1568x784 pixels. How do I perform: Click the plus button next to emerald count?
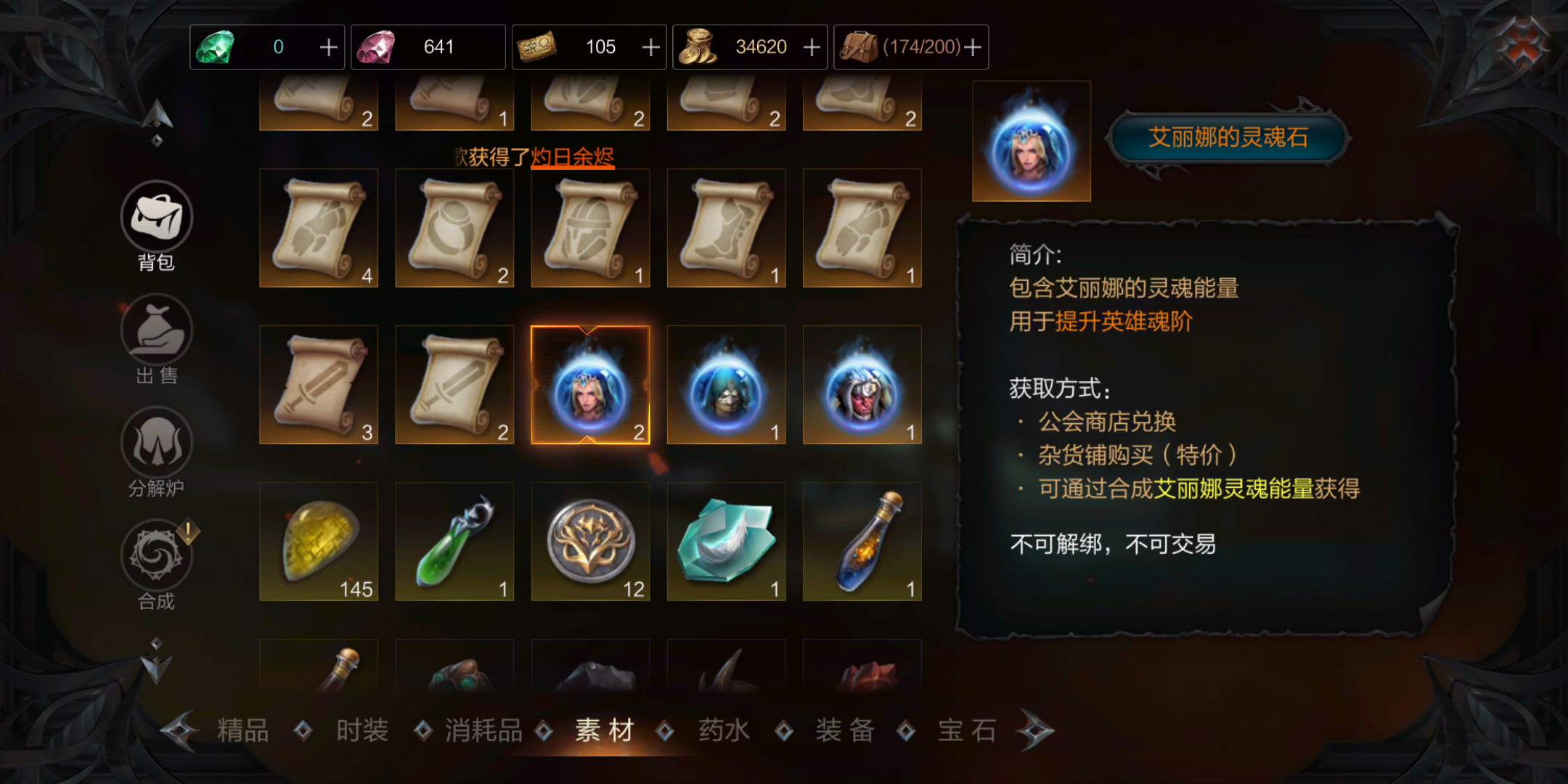(328, 46)
